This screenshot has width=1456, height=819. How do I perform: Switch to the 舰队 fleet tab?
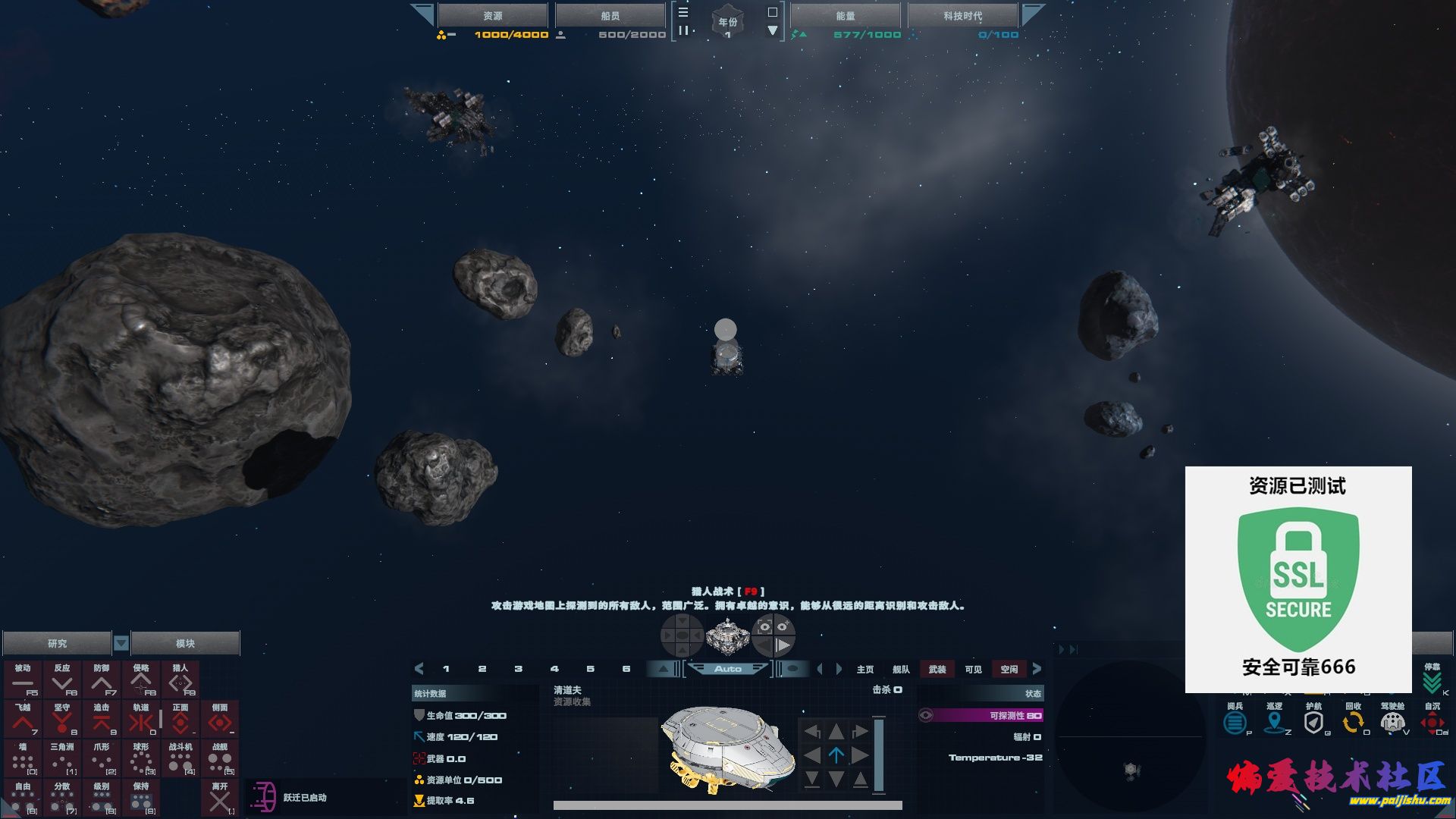[x=901, y=669]
